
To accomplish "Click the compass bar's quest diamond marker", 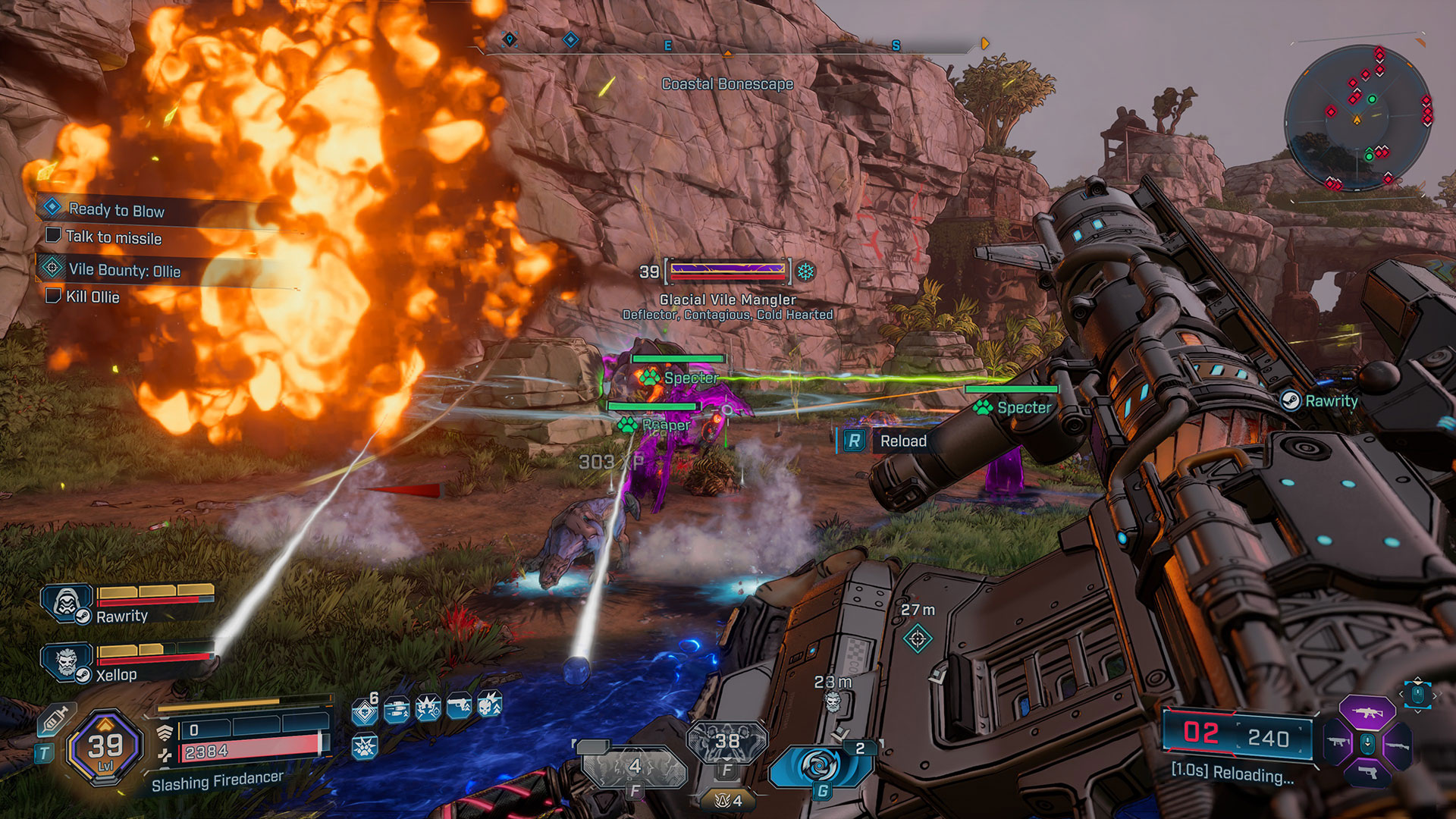I will click(x=570, y=39).
